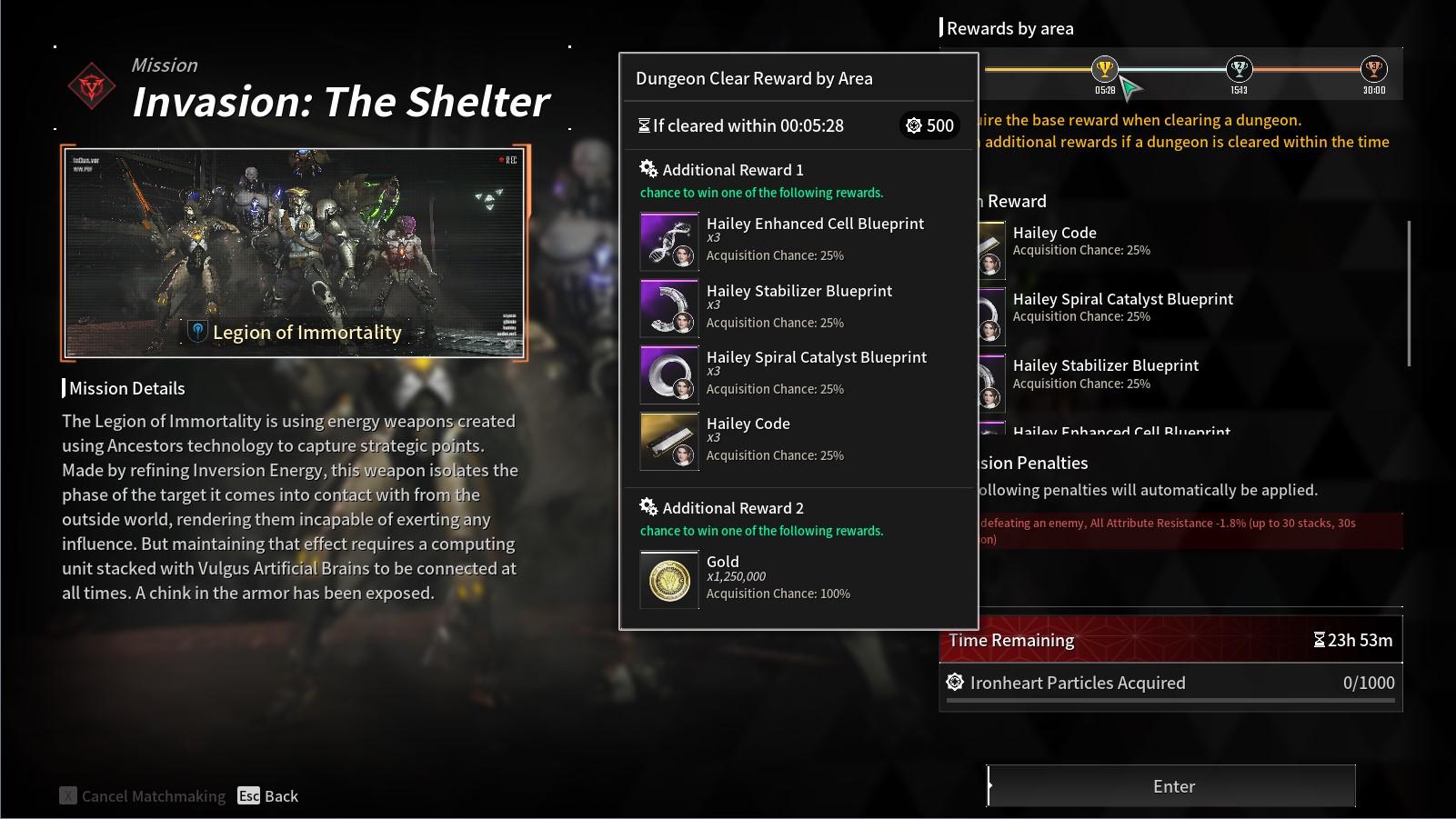Select Hailey Enhanced Cell Blueprint reward icon
Screen dimensions: 1456x819
click(x=669, y=241)
